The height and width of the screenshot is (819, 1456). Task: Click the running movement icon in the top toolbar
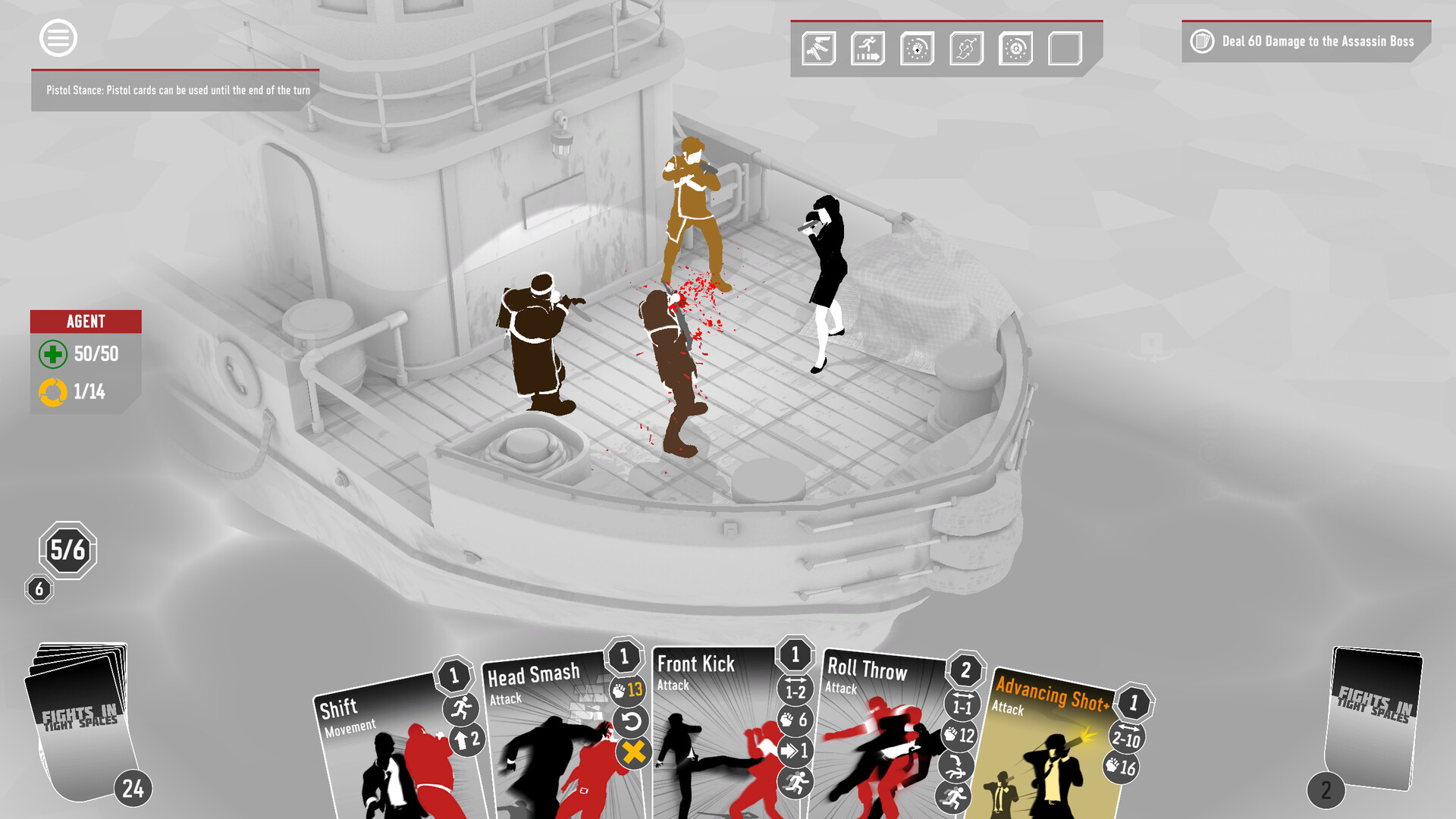tap(868, 49)
